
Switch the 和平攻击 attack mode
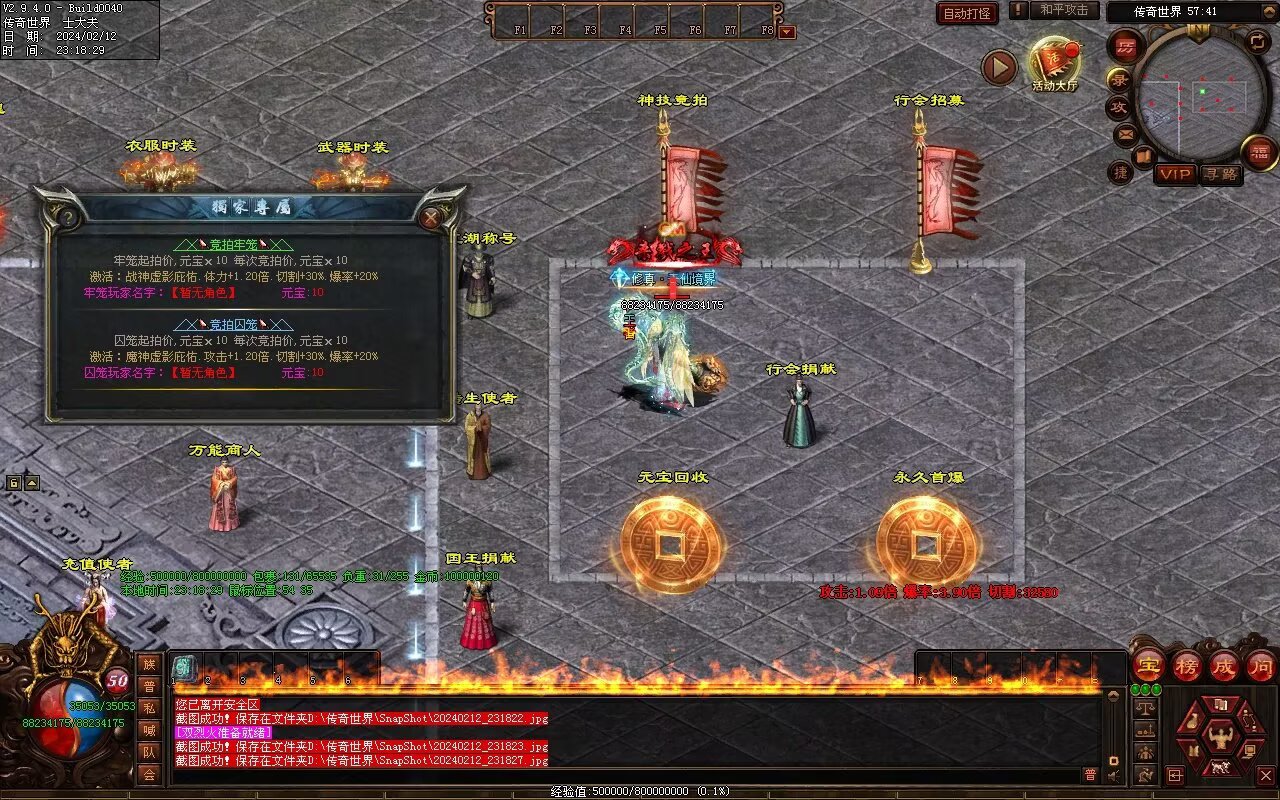click(1063, 10)
